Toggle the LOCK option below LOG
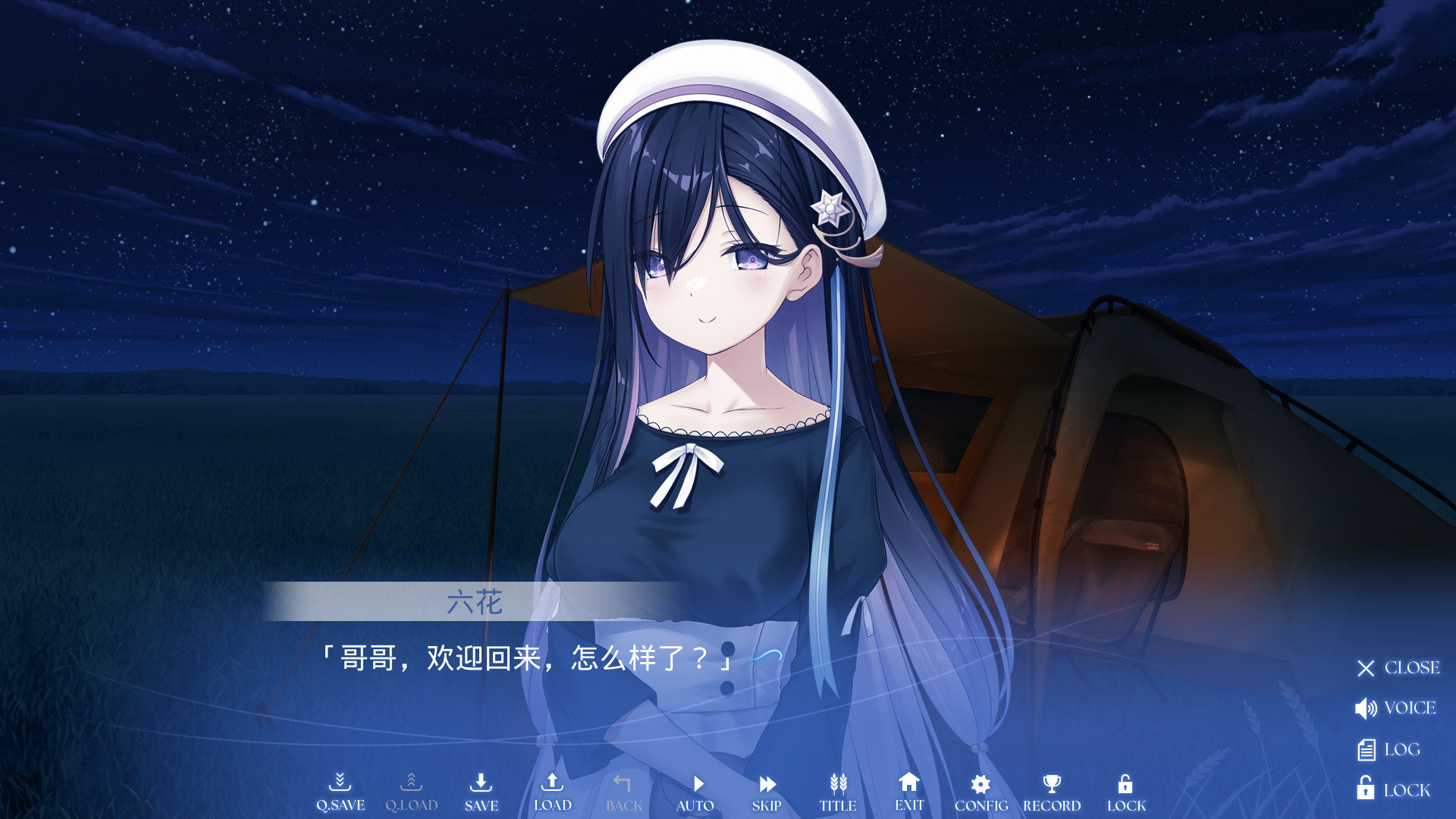The width and height of the screenshot is (1456, 819). click(1393, 789)
